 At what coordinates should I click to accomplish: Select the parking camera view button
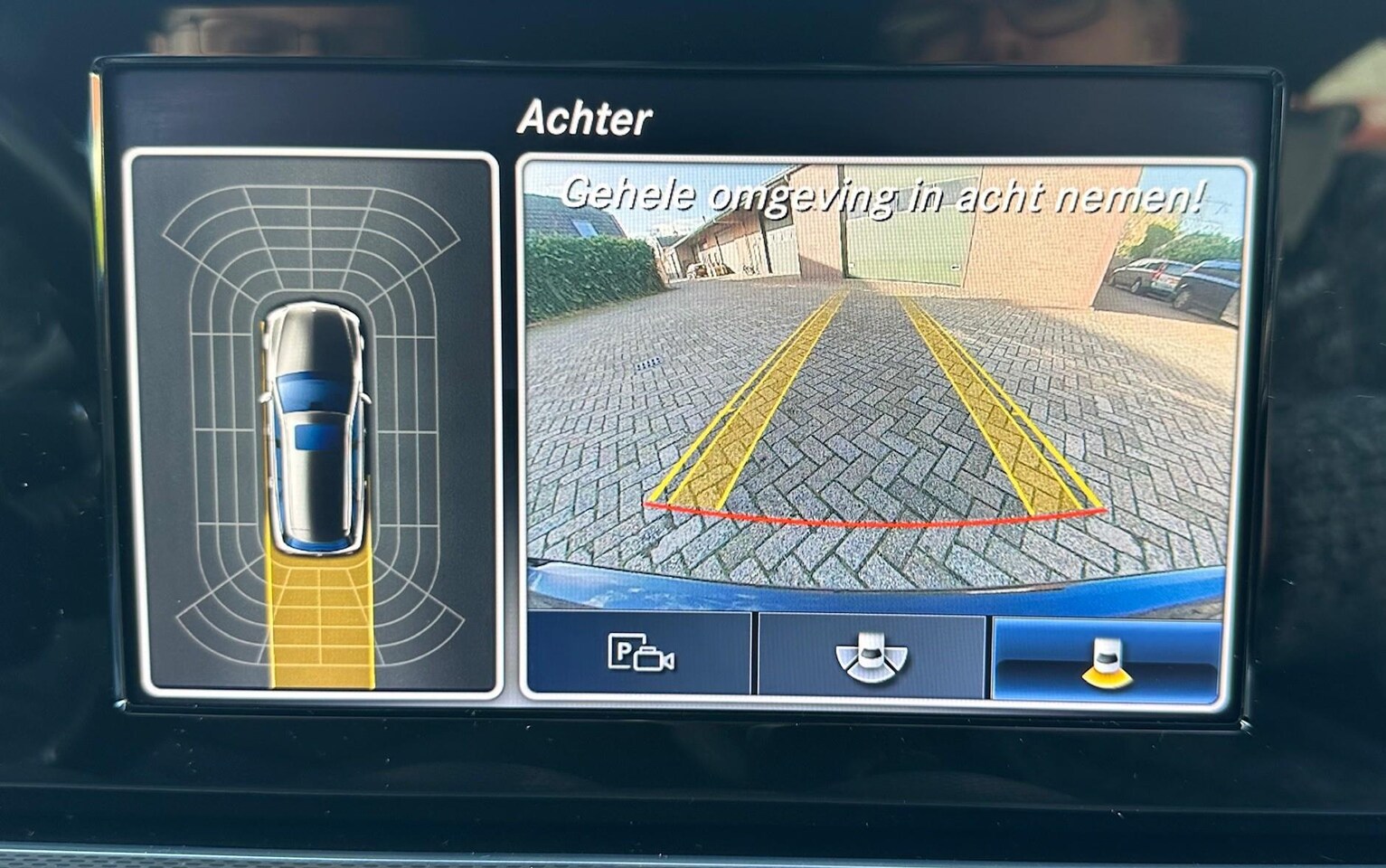point(639,654)
